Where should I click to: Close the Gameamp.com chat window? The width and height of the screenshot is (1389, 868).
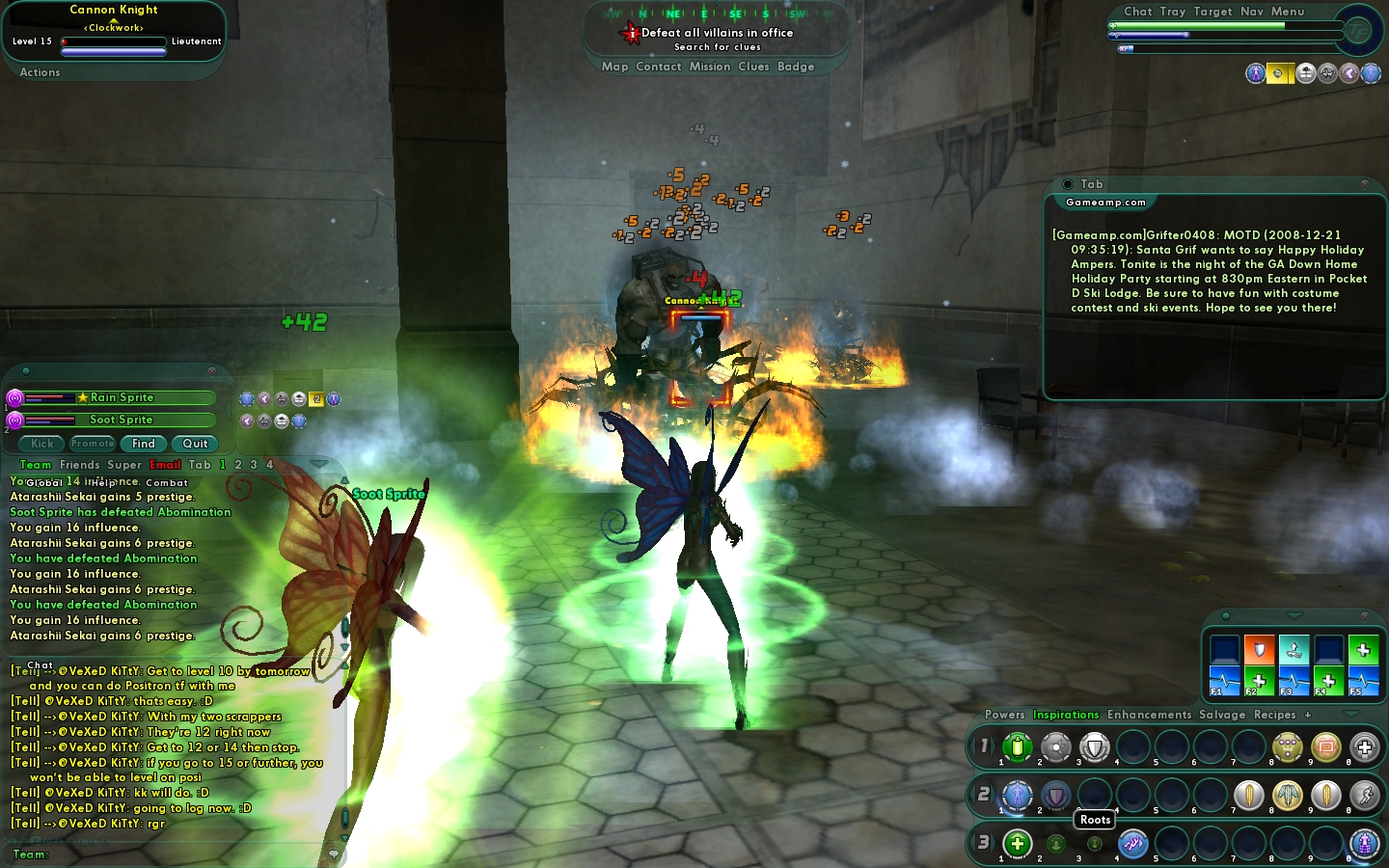click(1364, 183)
